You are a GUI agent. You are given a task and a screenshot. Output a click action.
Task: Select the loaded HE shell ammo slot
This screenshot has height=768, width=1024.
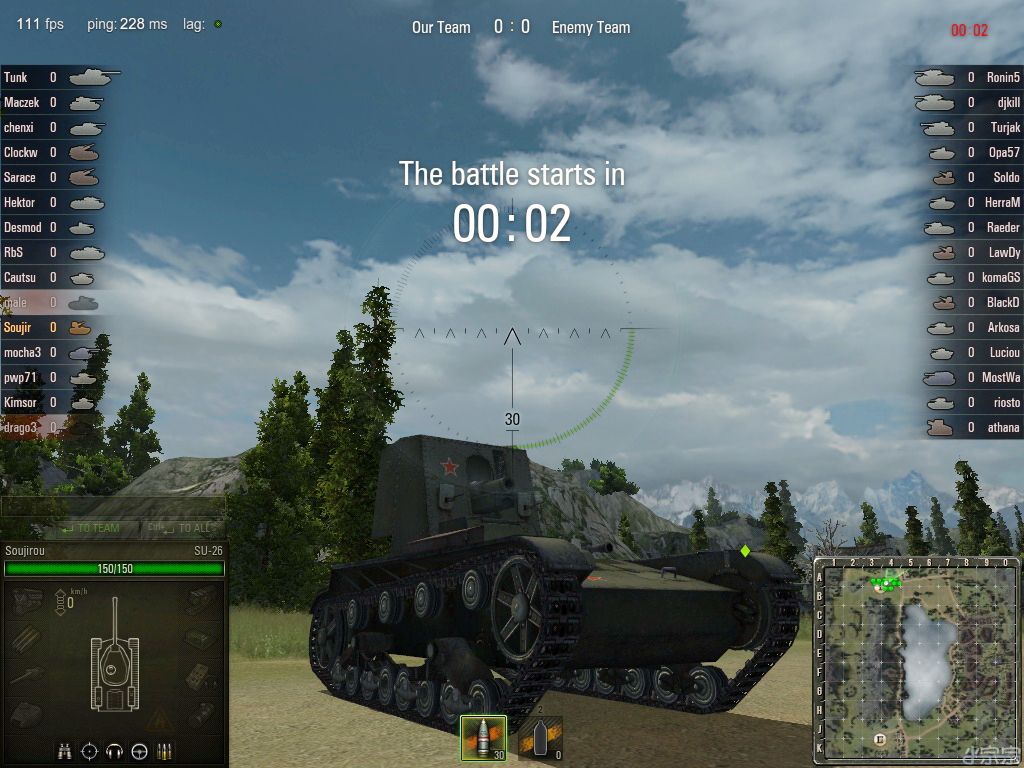click(483, 738)
